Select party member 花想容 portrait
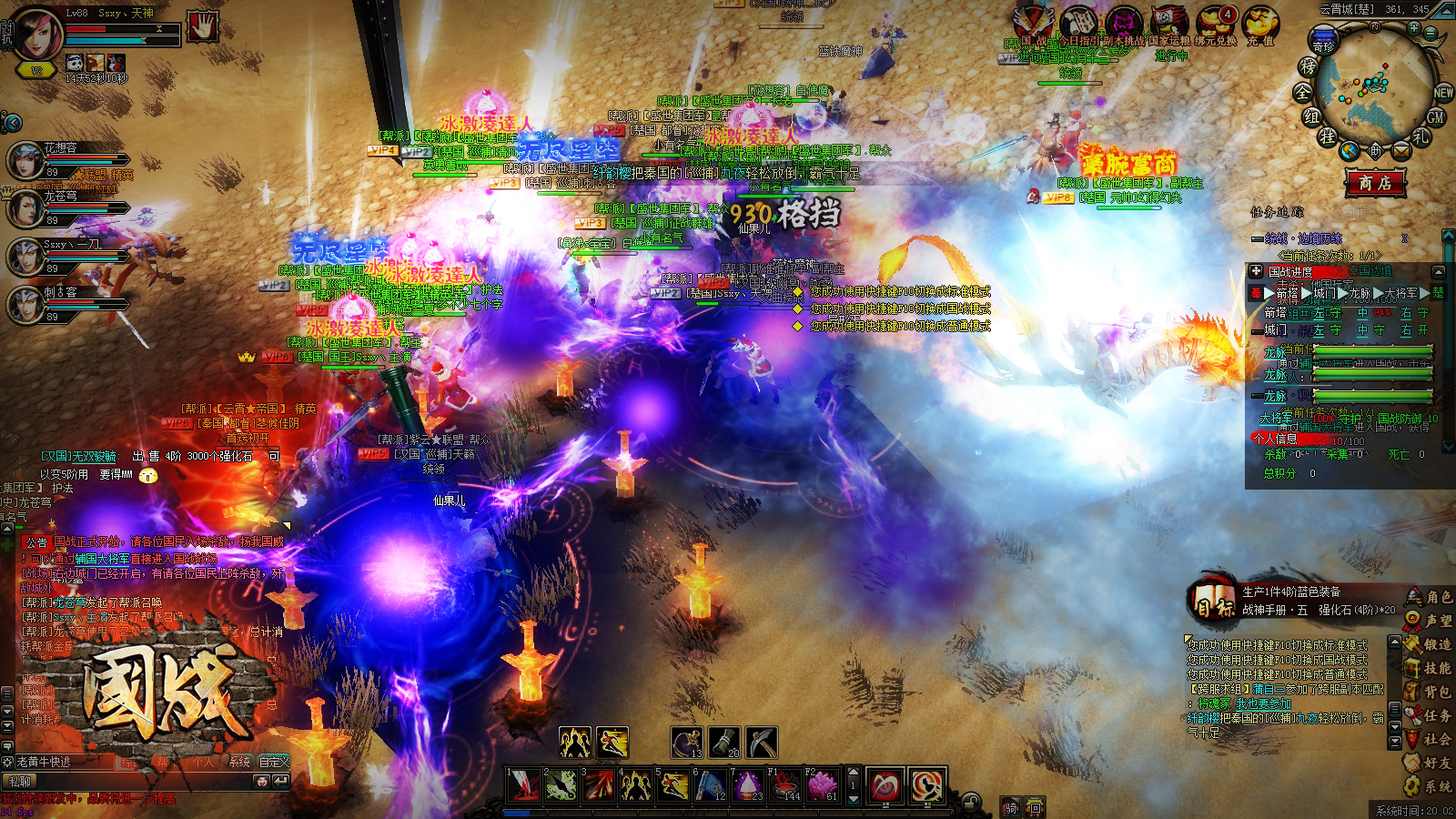Screen dimensions: 1456x819 pyautogui.click(x=25, y=160)
